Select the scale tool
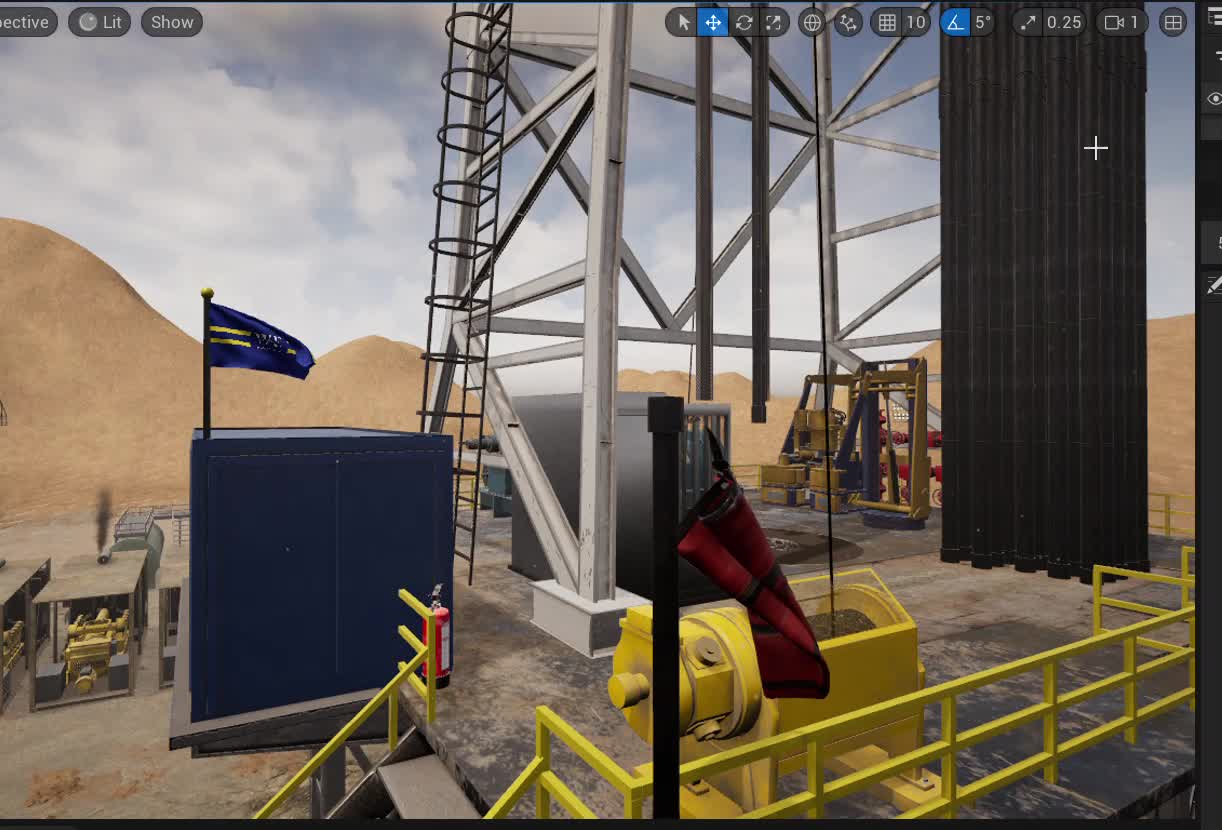 (773, 22)
